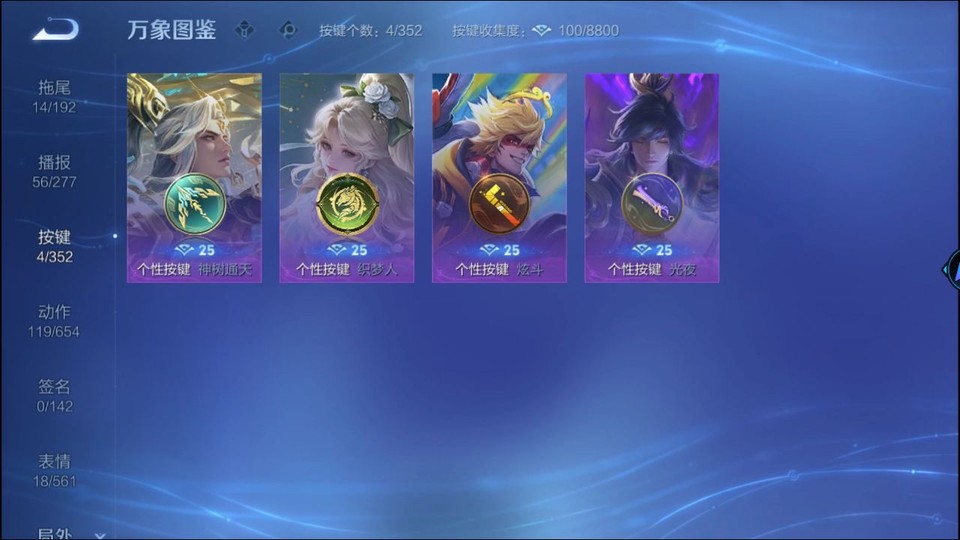Switch to the 表情 category tab
The height and width of the screenshot is (540, 960).
click(x=54, y=471)
